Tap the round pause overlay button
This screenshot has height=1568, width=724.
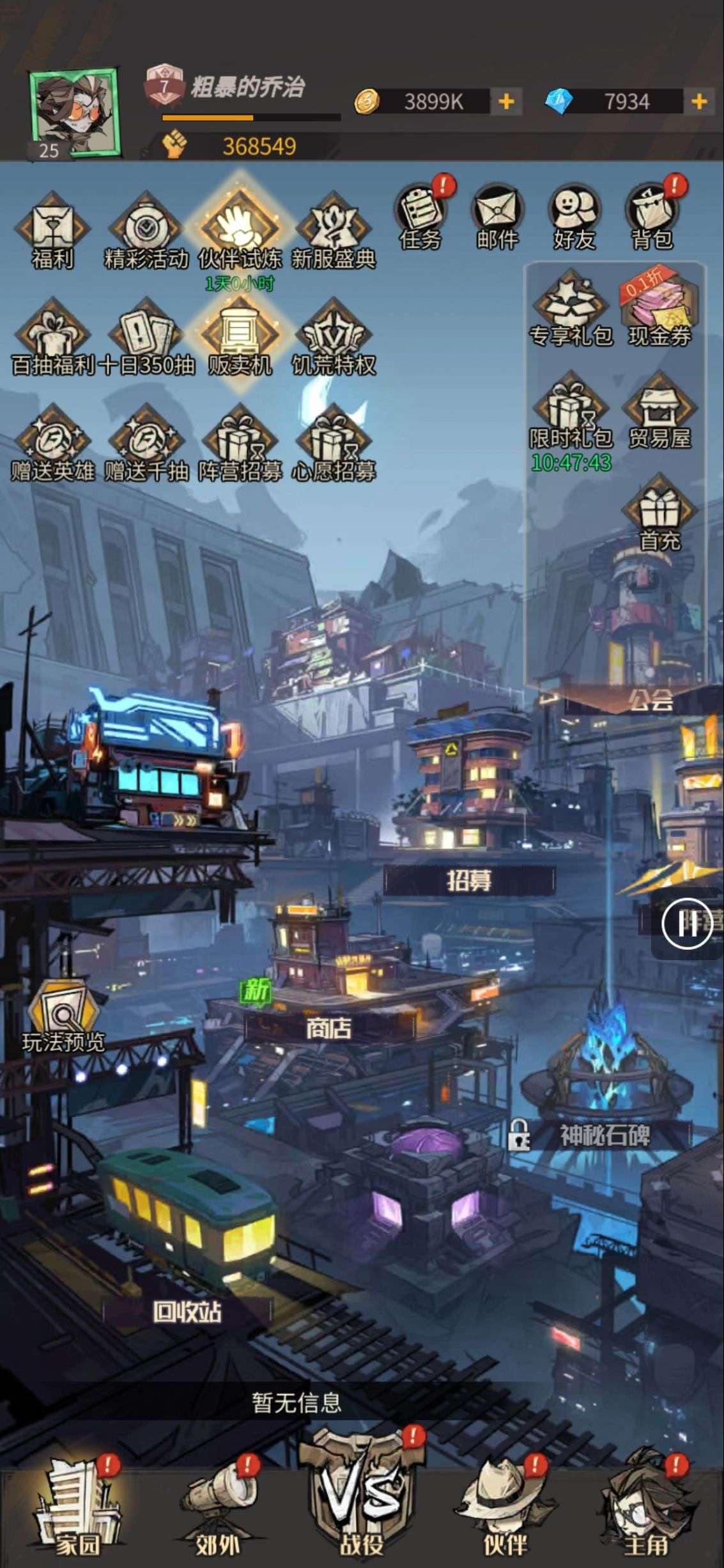tap(688, 924)
